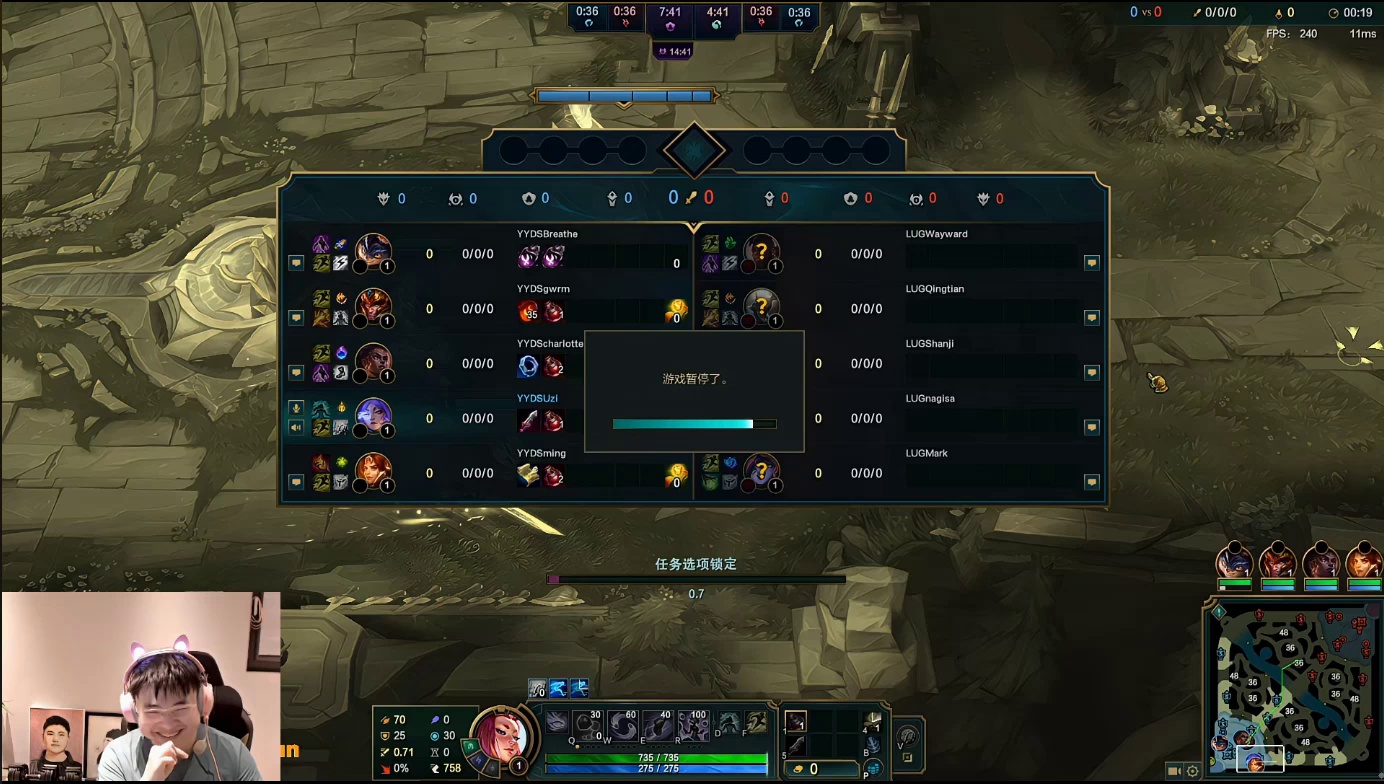Use the trinket ward slot
The height and width of the screenshot is (784, 1384).
[873, 722]
